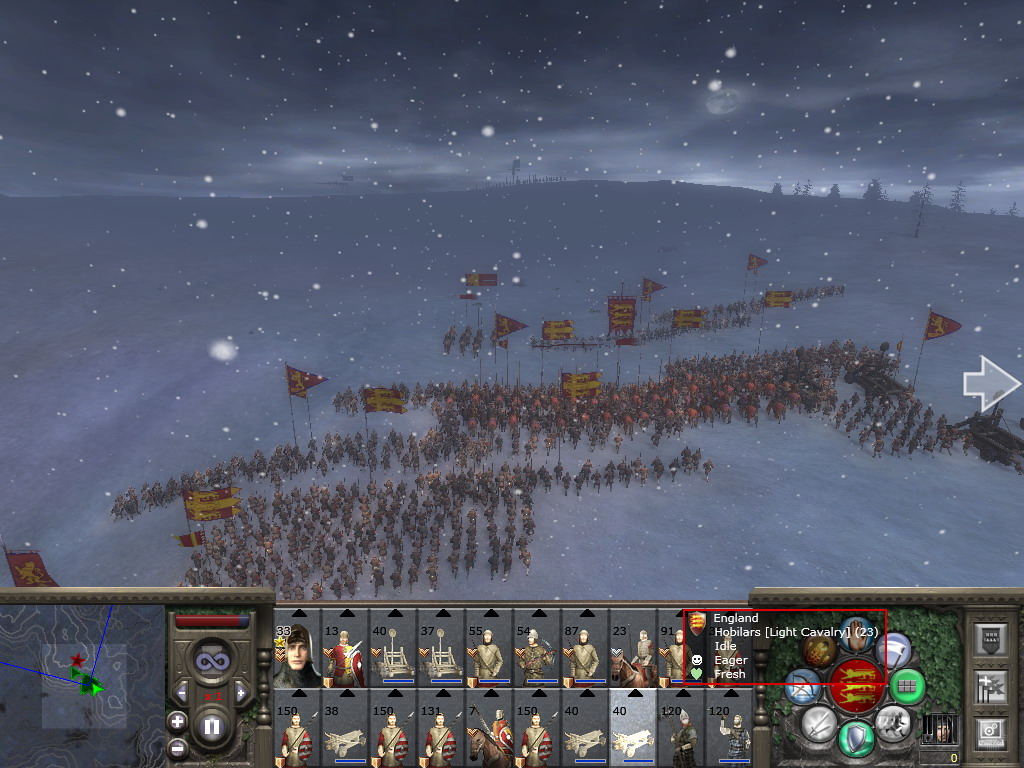The height and width of the screenshot is (768, 1024).
Task: Select the highlighted ballista unit card
Action: pos(633,728)
